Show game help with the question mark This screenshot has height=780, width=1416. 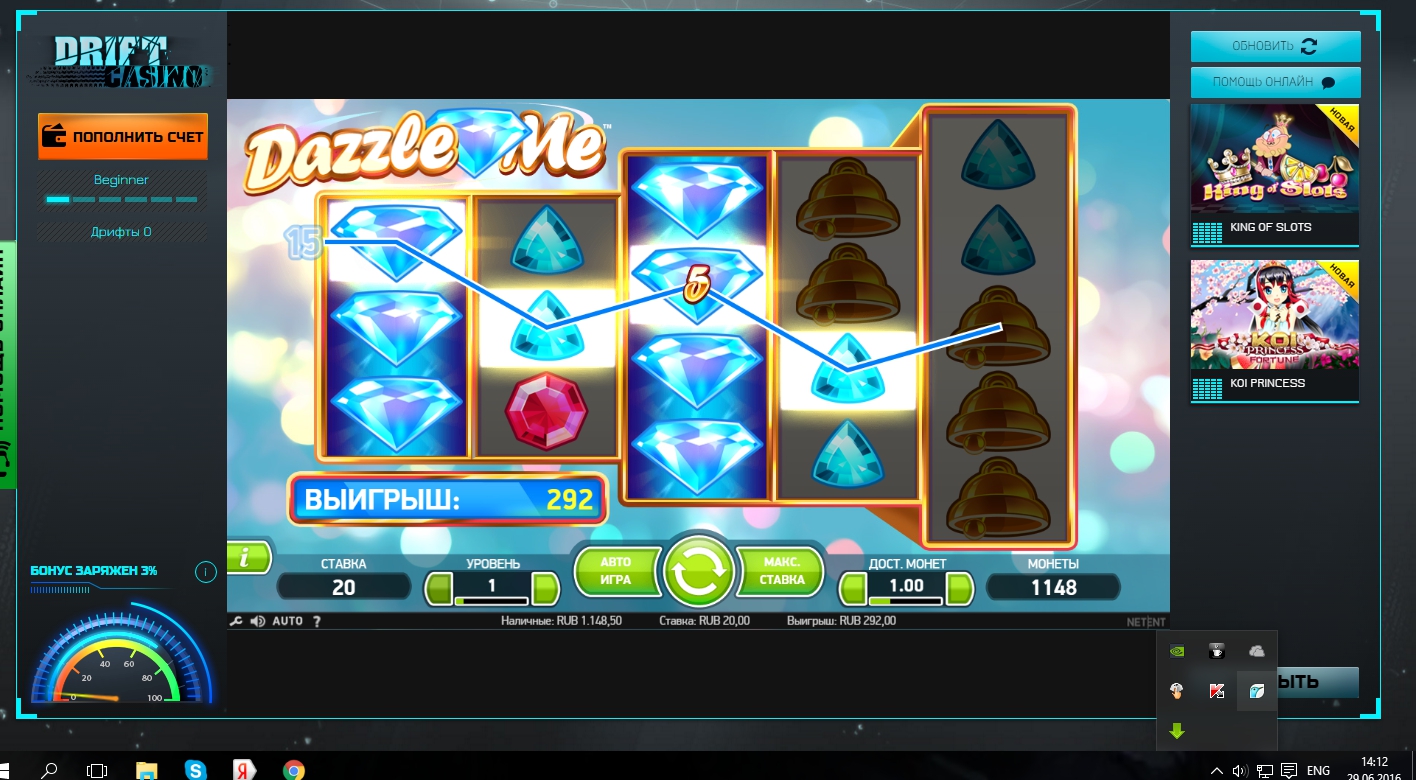317,621
